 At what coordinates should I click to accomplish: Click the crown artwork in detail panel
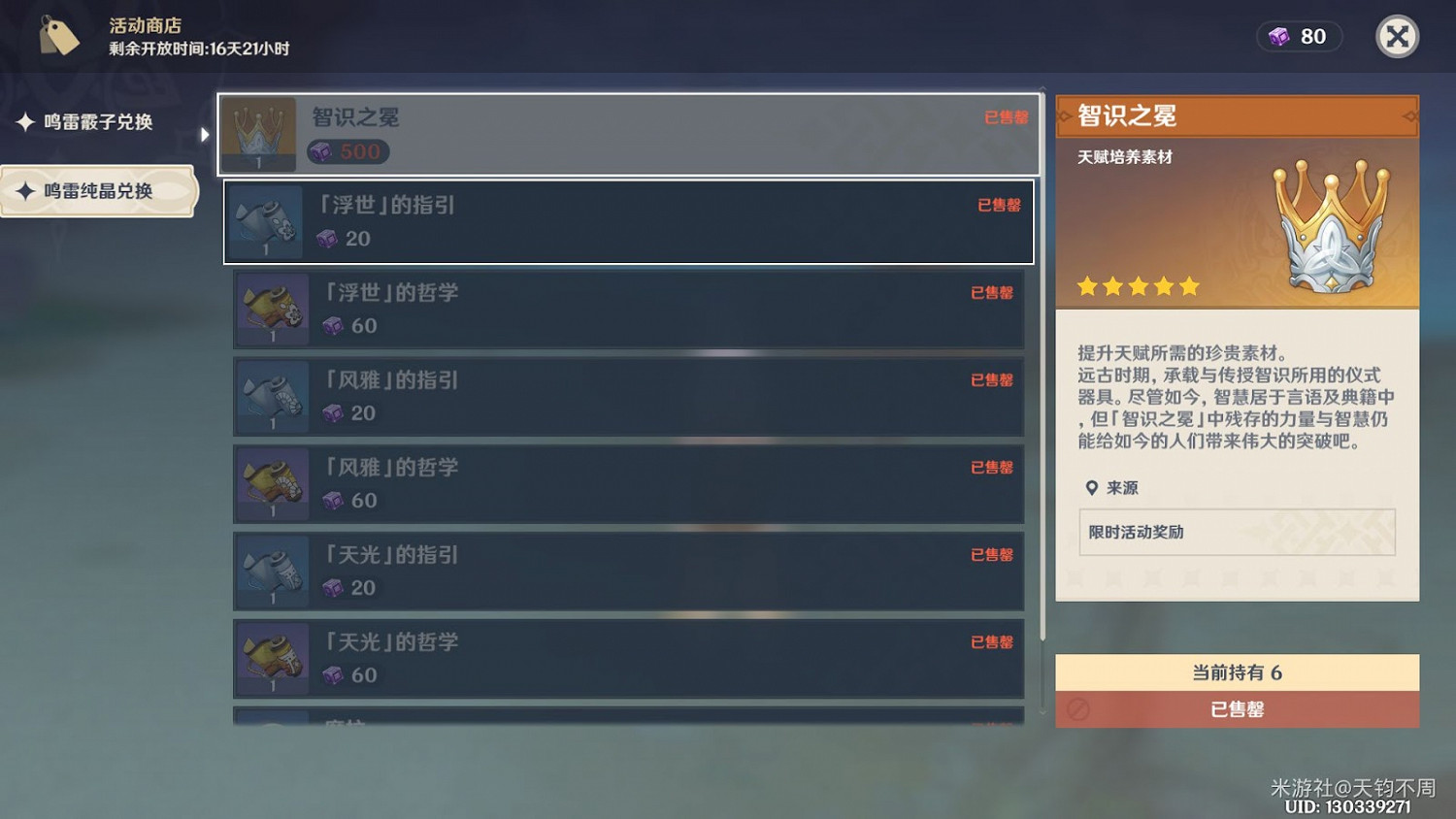point(1330,223)
